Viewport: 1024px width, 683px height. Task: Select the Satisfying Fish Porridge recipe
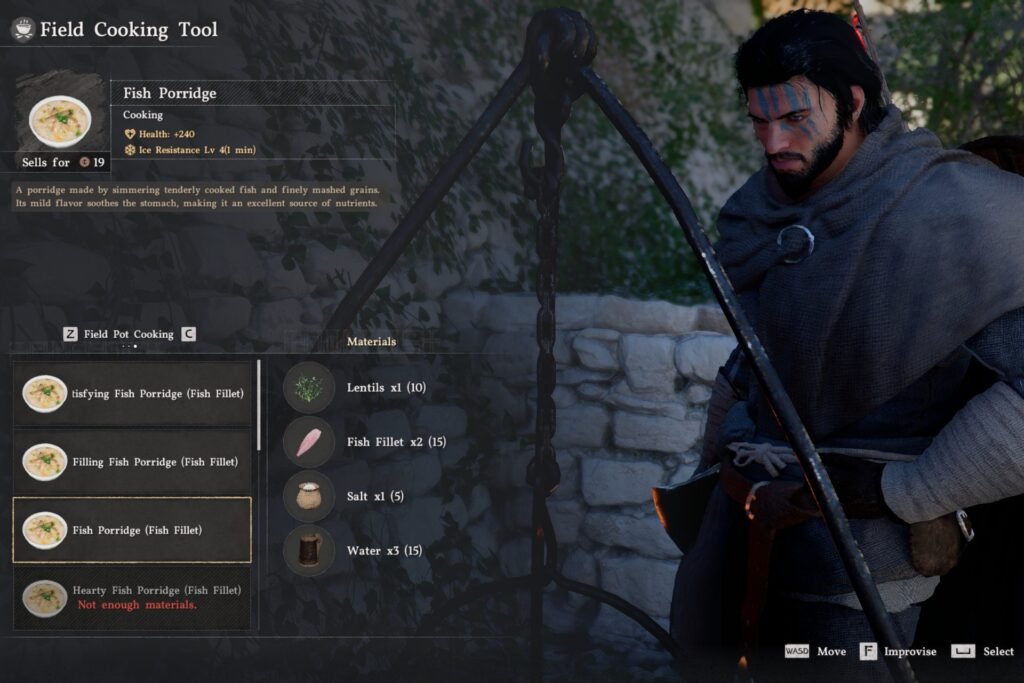pyautogui.click(x=132, y=394)
